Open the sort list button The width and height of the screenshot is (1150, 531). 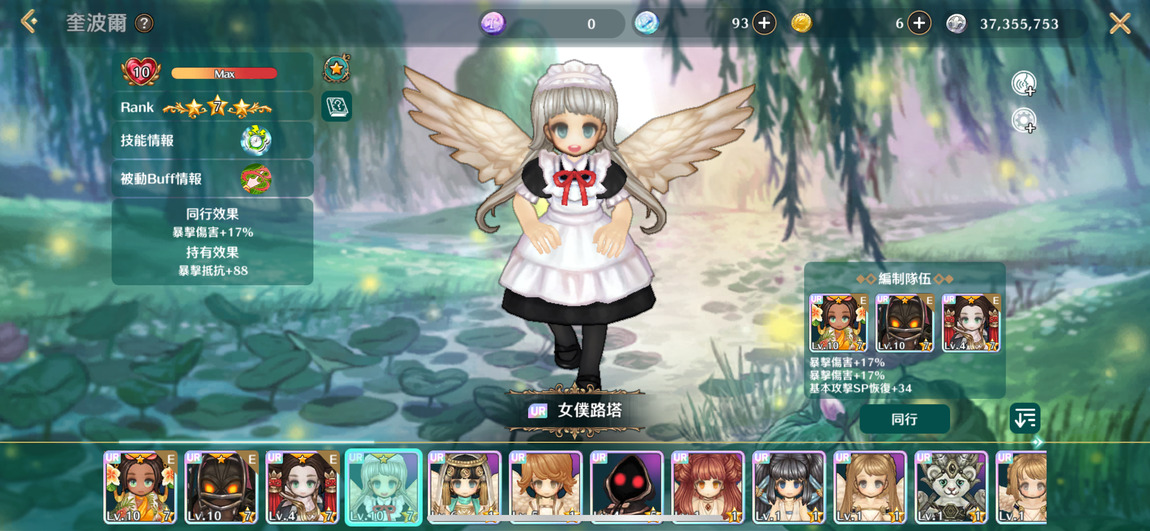(1025, 418)
